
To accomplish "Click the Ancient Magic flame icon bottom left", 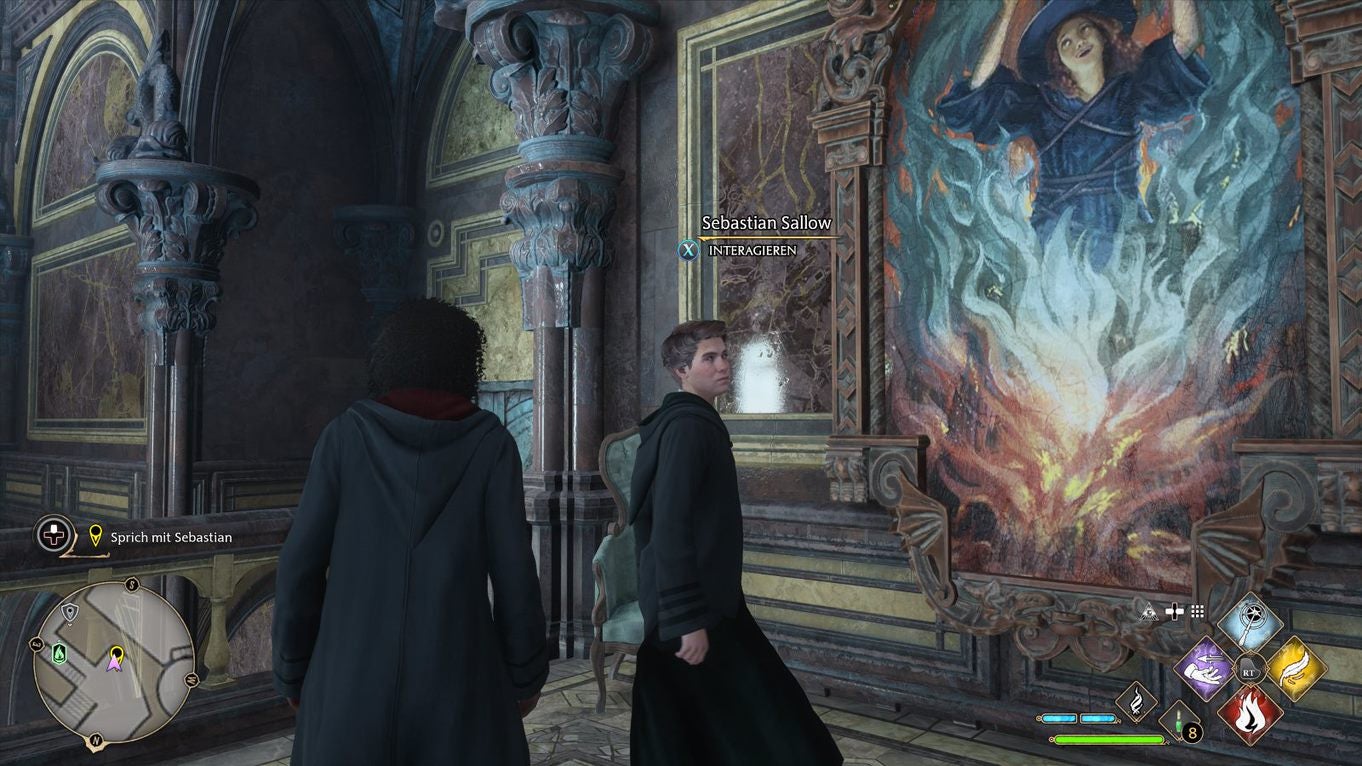I will click(1136, 703).
